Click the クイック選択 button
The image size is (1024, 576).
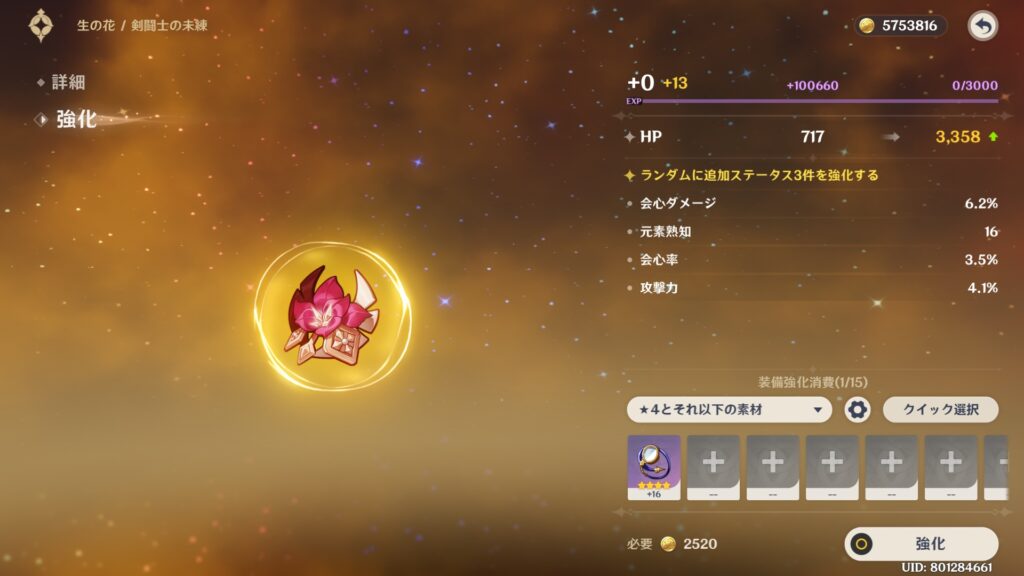coord(940,409)
